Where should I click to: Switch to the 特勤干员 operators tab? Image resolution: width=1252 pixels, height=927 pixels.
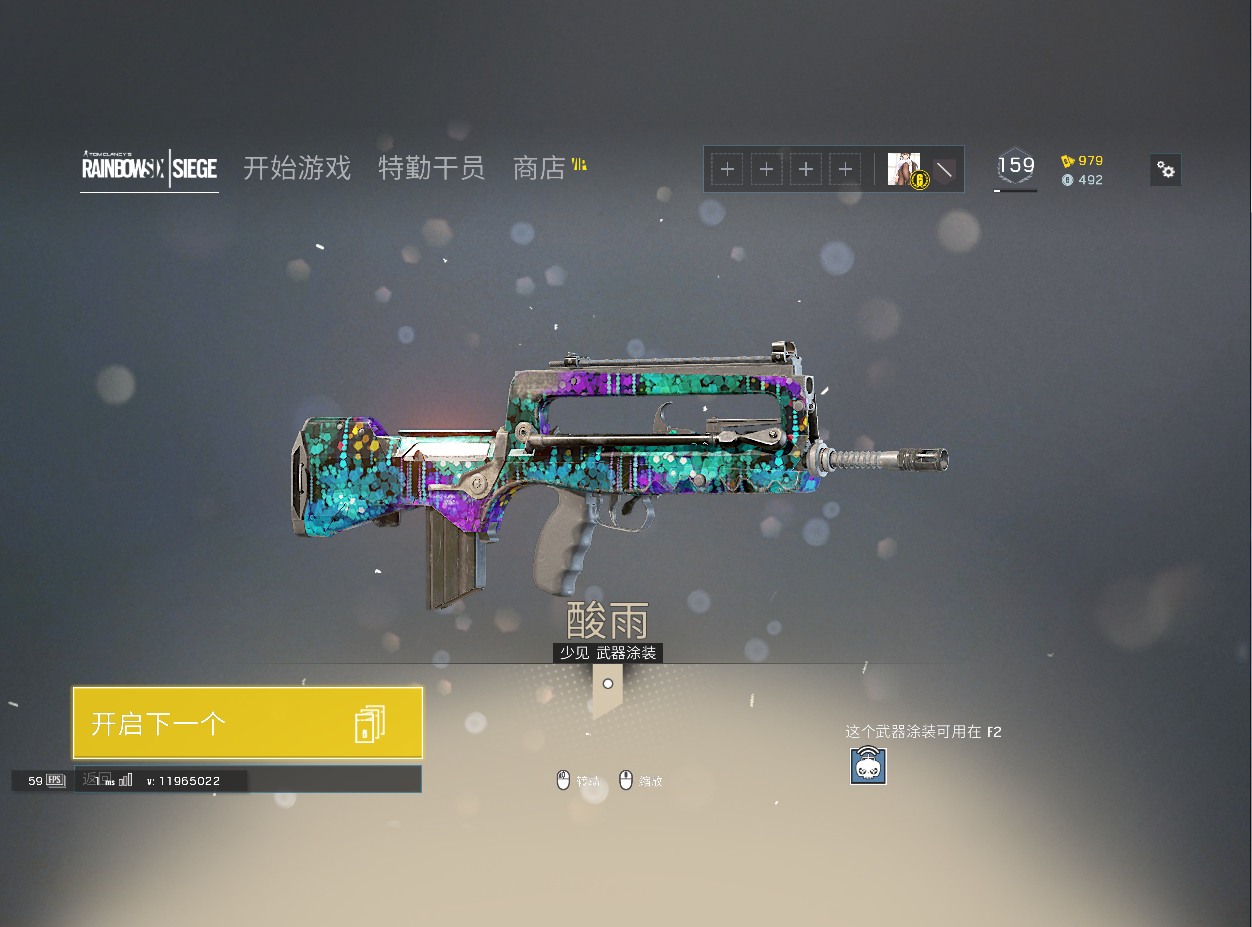431,168
